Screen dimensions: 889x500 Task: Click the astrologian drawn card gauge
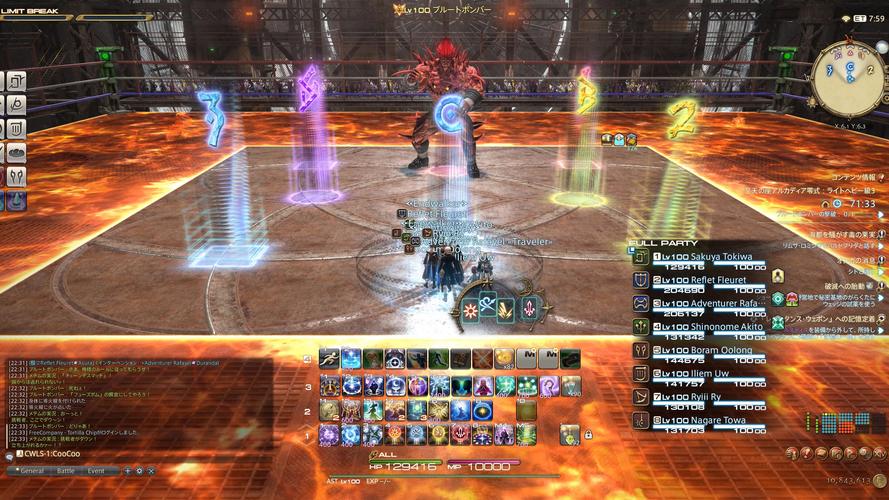point(500,309)
